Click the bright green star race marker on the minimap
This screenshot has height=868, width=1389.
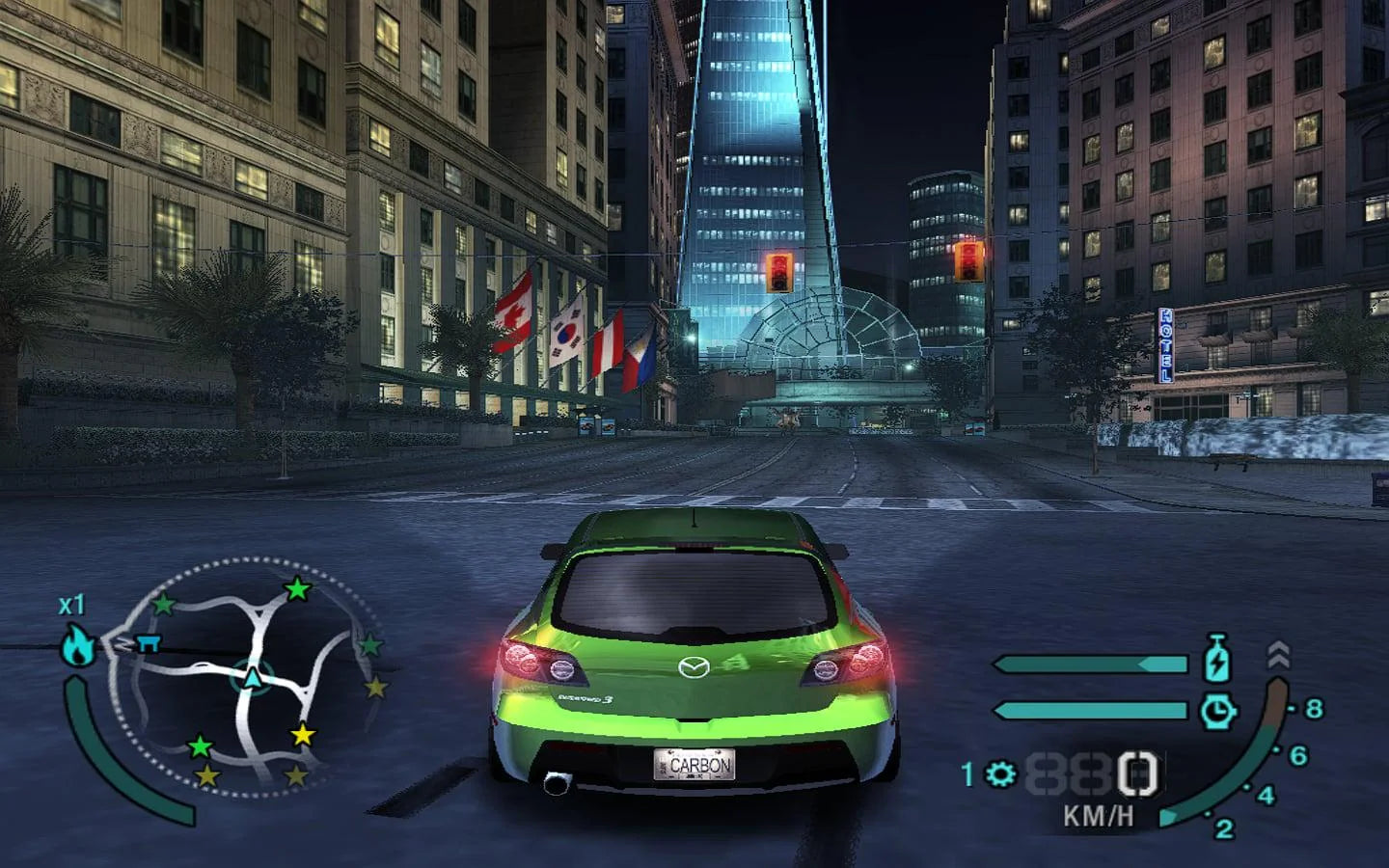tap(297, 590)
